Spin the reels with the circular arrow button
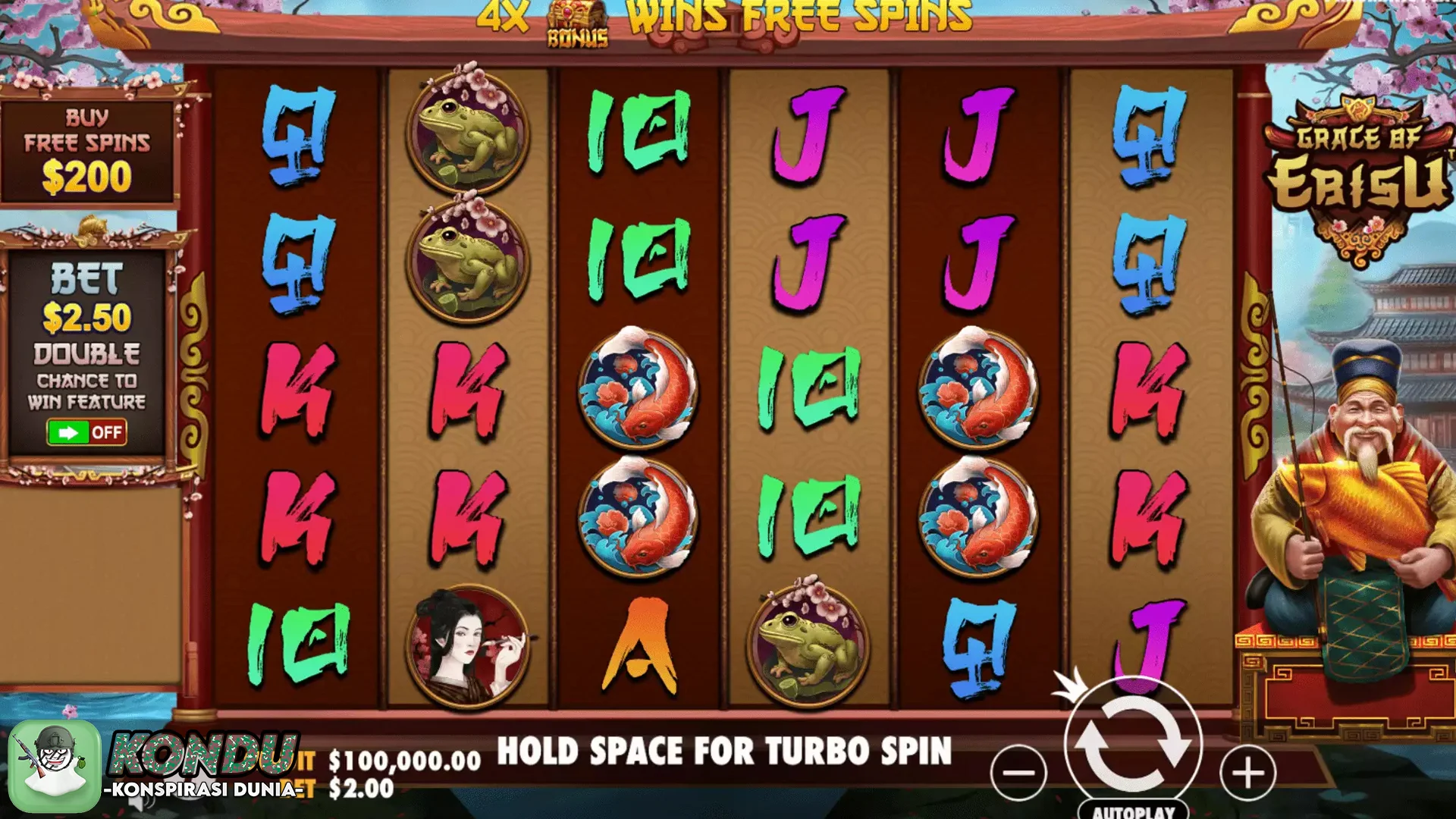Viewport: 1456px width, 819px height. (1133, 745)
